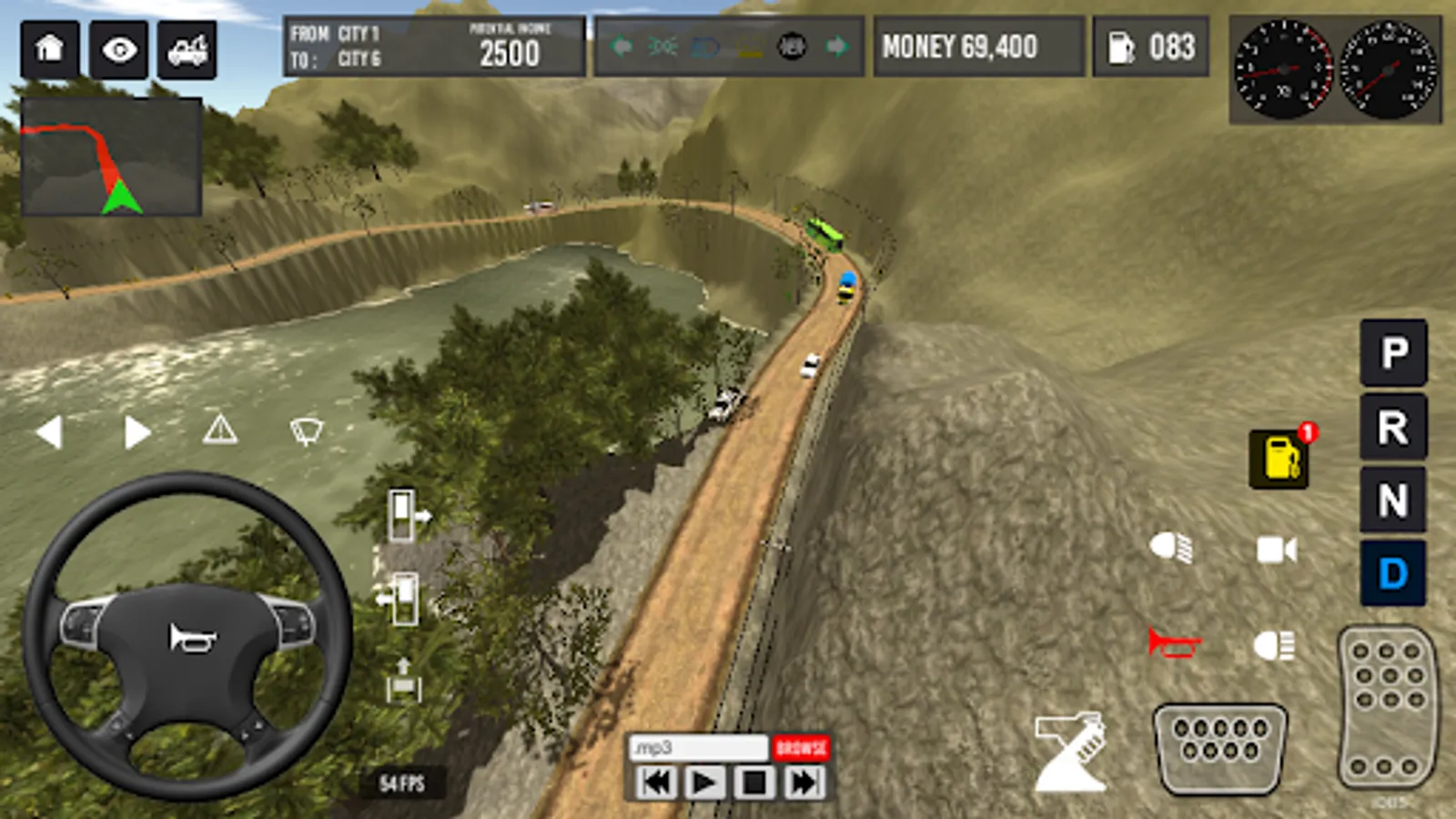Image resolution: width=1456 pixels, height=819 pixels.
Task: Select the Drive gear
Action: 1393,573
